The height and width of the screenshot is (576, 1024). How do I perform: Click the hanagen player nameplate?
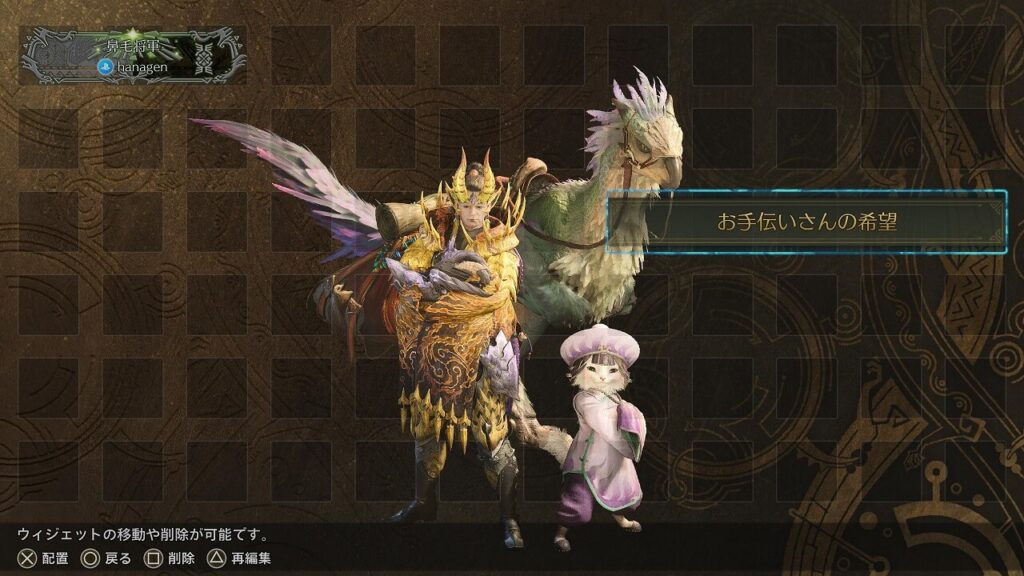tap(133, 55)
